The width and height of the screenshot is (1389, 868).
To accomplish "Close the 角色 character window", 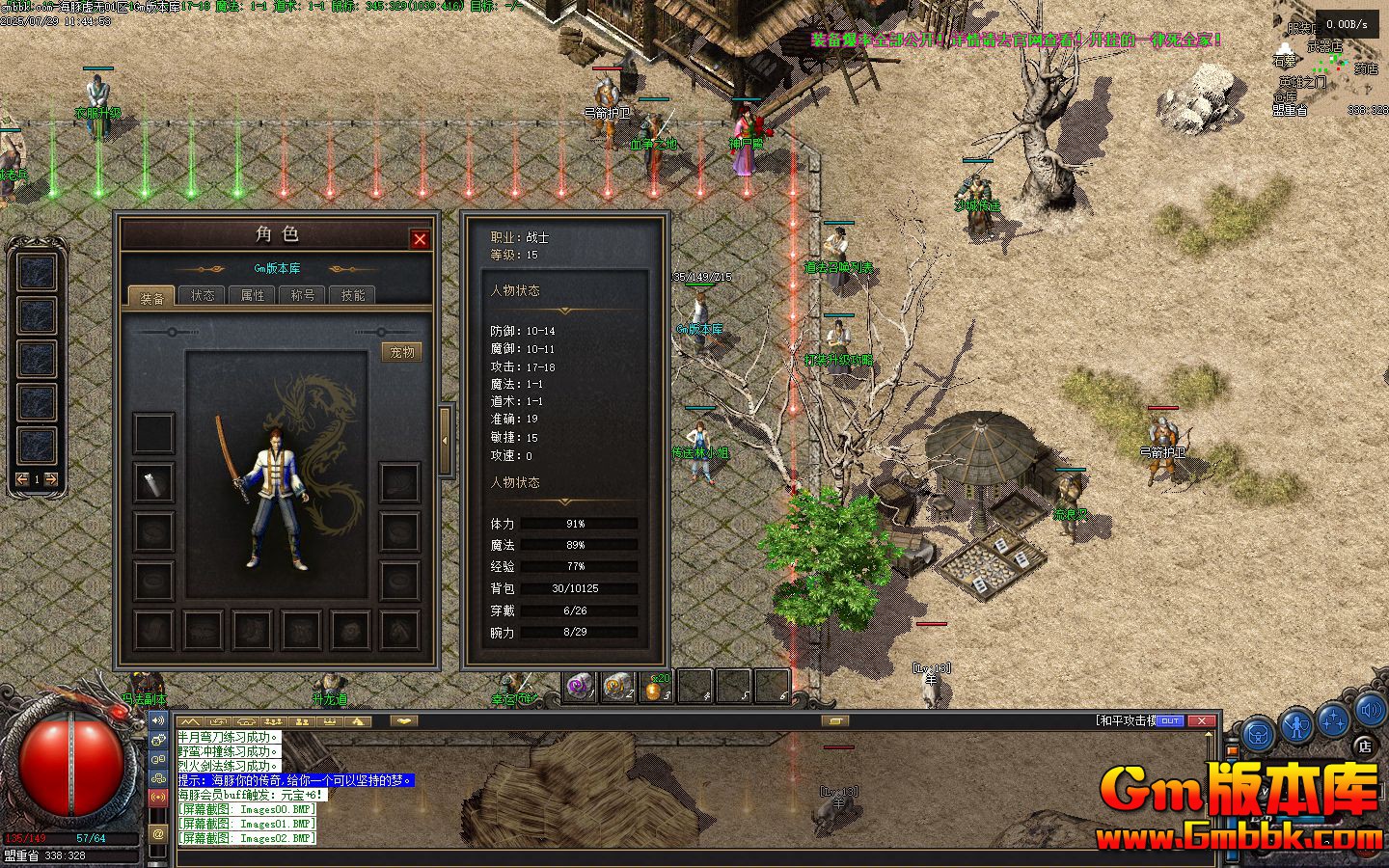I will pyautogui.click(x=420, y=239).
